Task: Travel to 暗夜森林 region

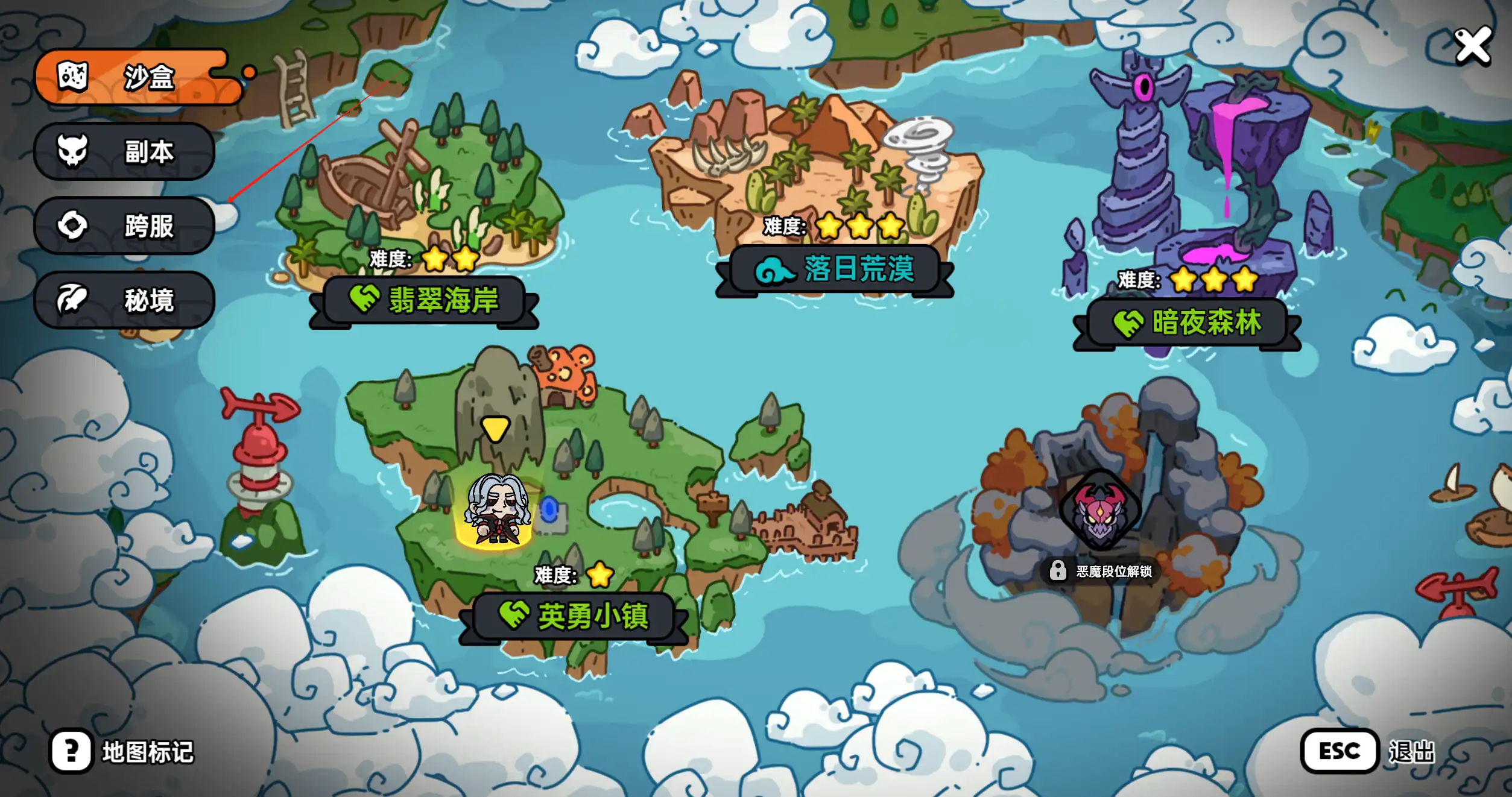Action: point(1186,323)
